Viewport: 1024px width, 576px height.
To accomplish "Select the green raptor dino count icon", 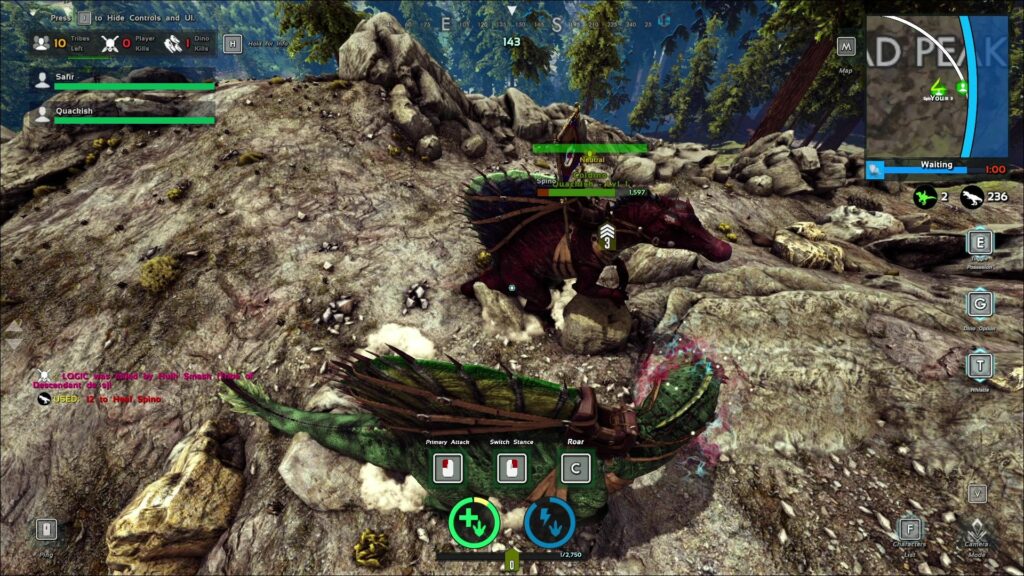I will click(926, 198).
